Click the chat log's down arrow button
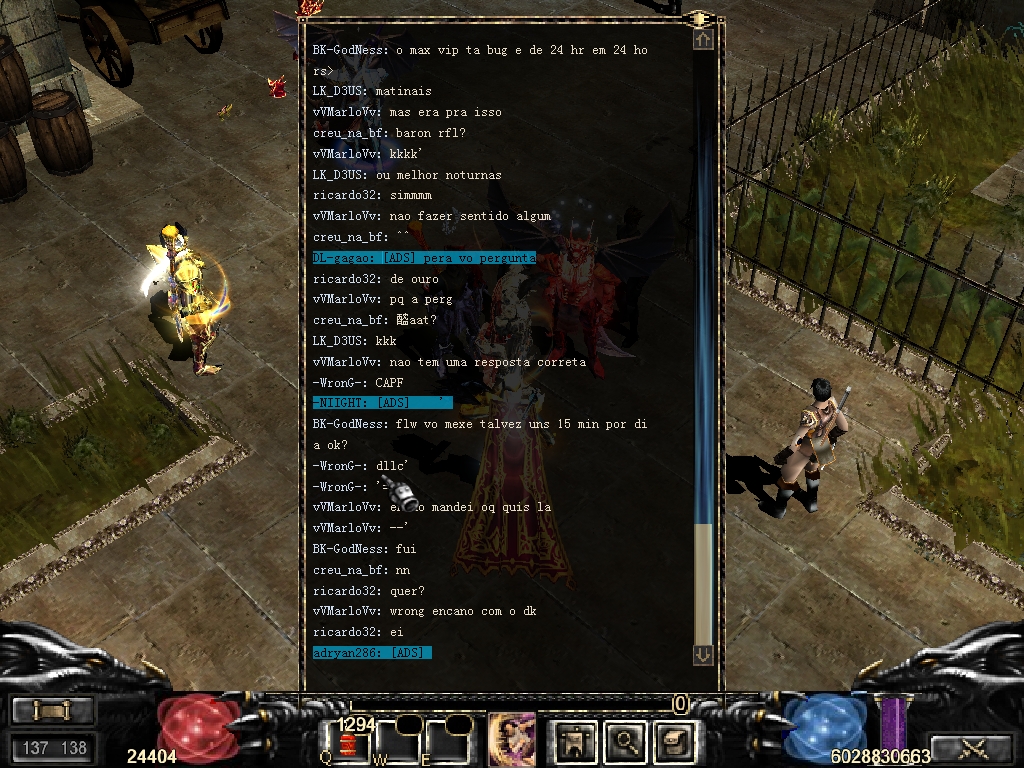The height and width of the screenshot is (768, 1024). click(x=703, y=654)
